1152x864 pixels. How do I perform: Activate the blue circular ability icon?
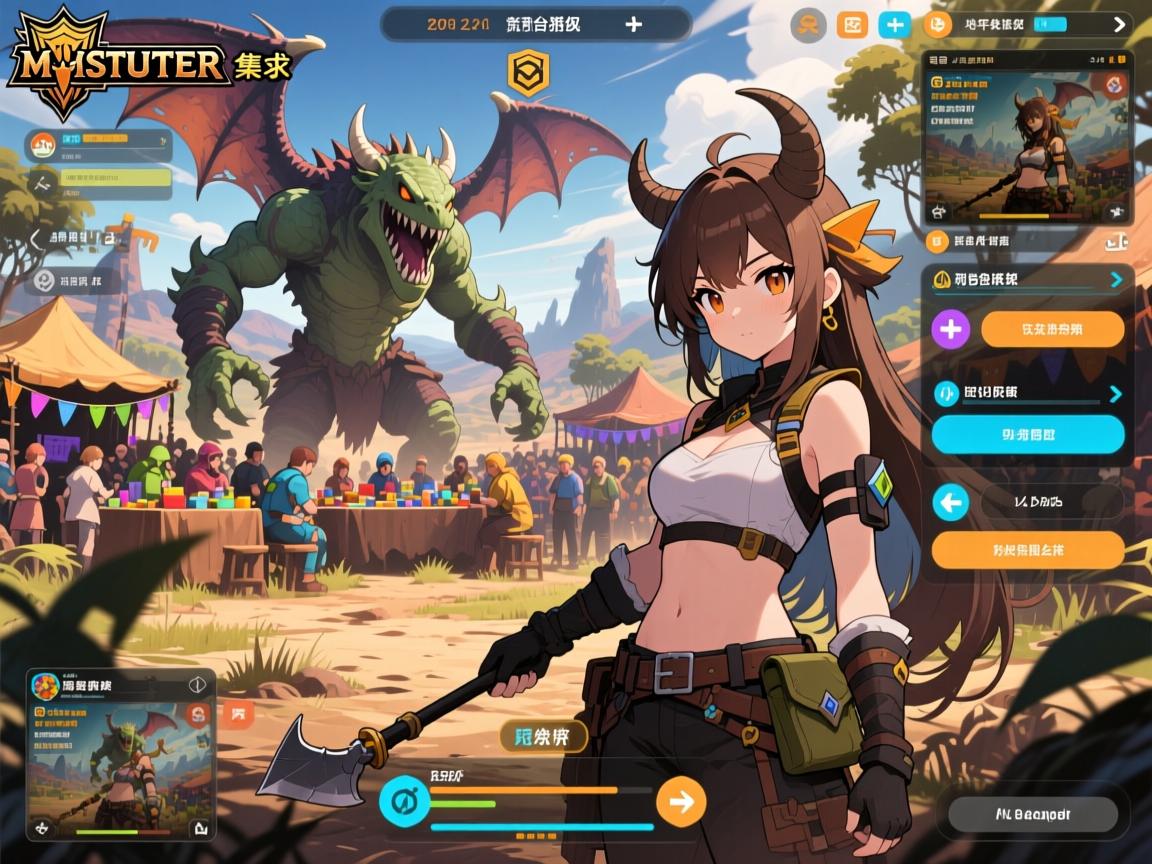tap(405, 801)
